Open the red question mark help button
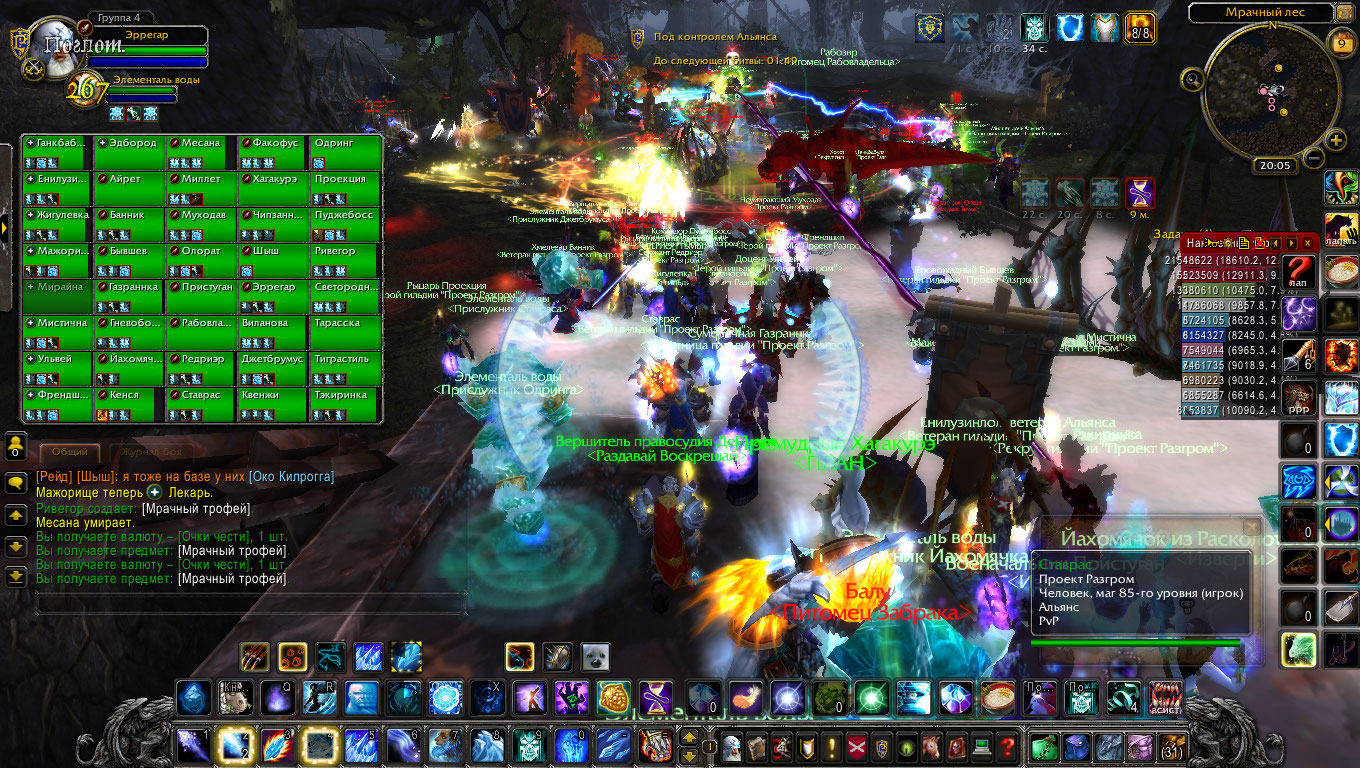 [x=1008, y=746]
